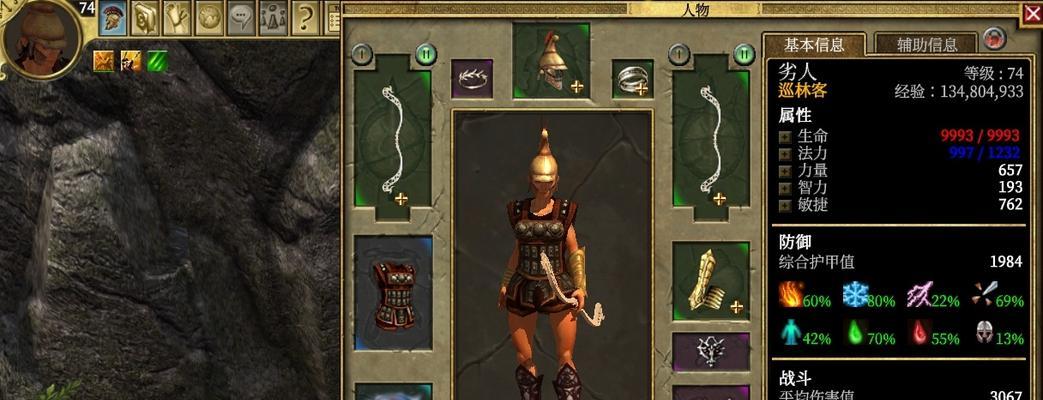The image size is (1043, 400).
Task: Select the 基本信息 tab
Action: (x=813, y=44)
